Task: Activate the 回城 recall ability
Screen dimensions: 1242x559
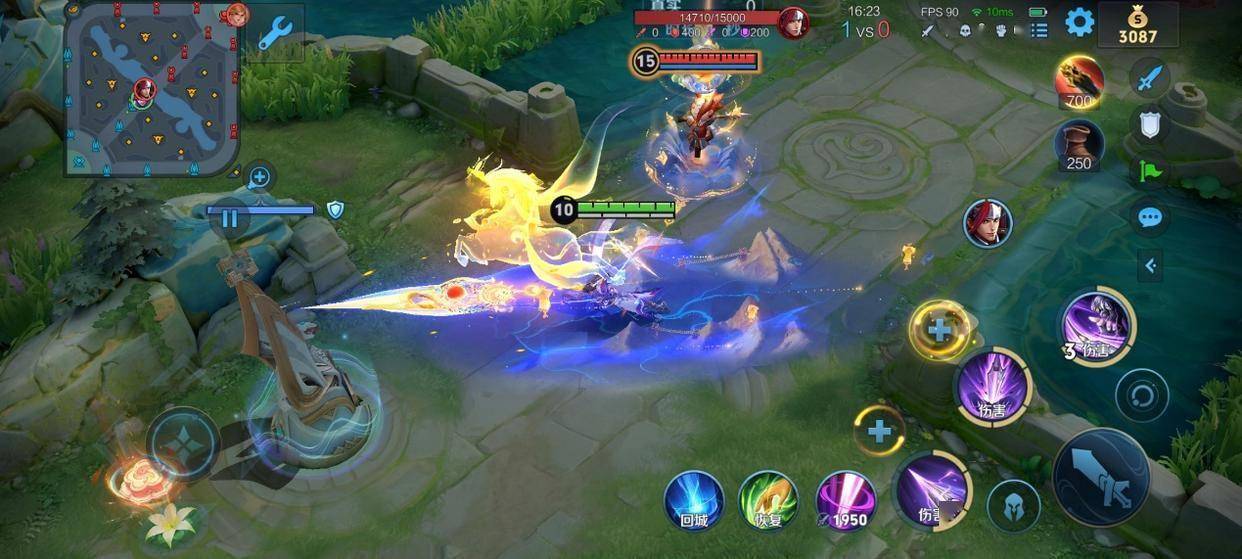Action: tap(694, 499)
